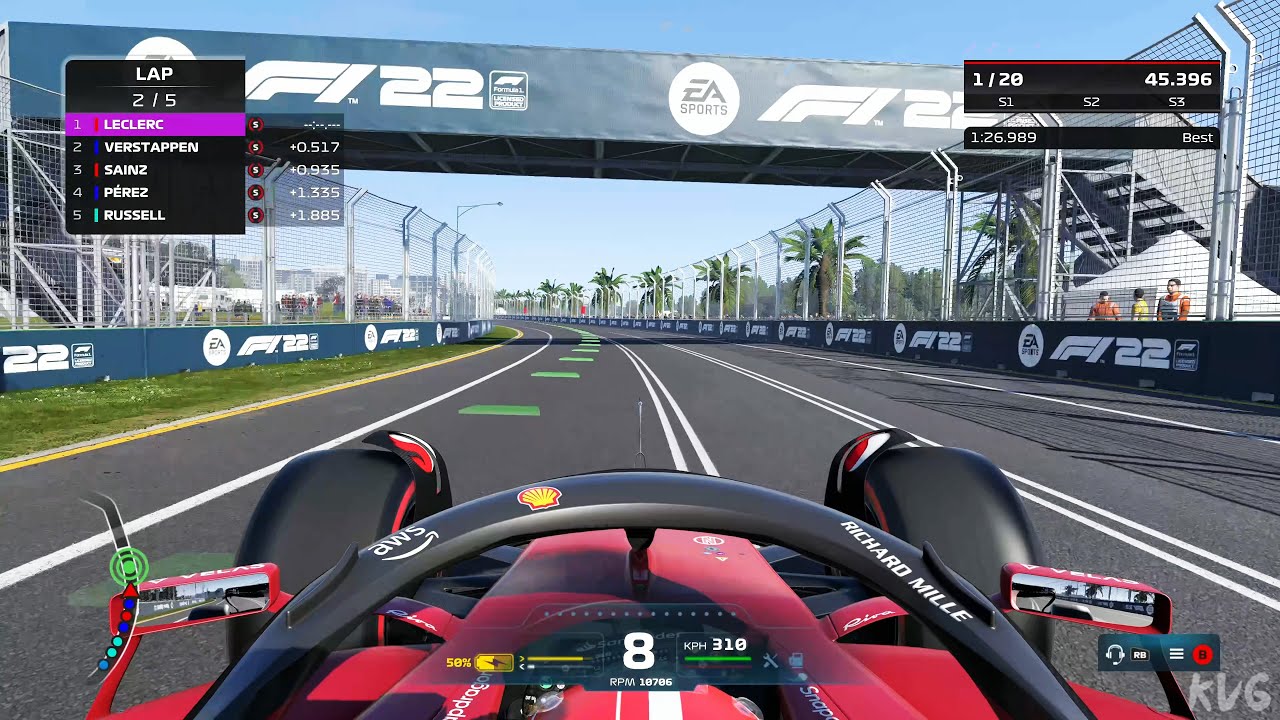
Task: Open the team radio headset icon
Action: (x=1115, y=655)
